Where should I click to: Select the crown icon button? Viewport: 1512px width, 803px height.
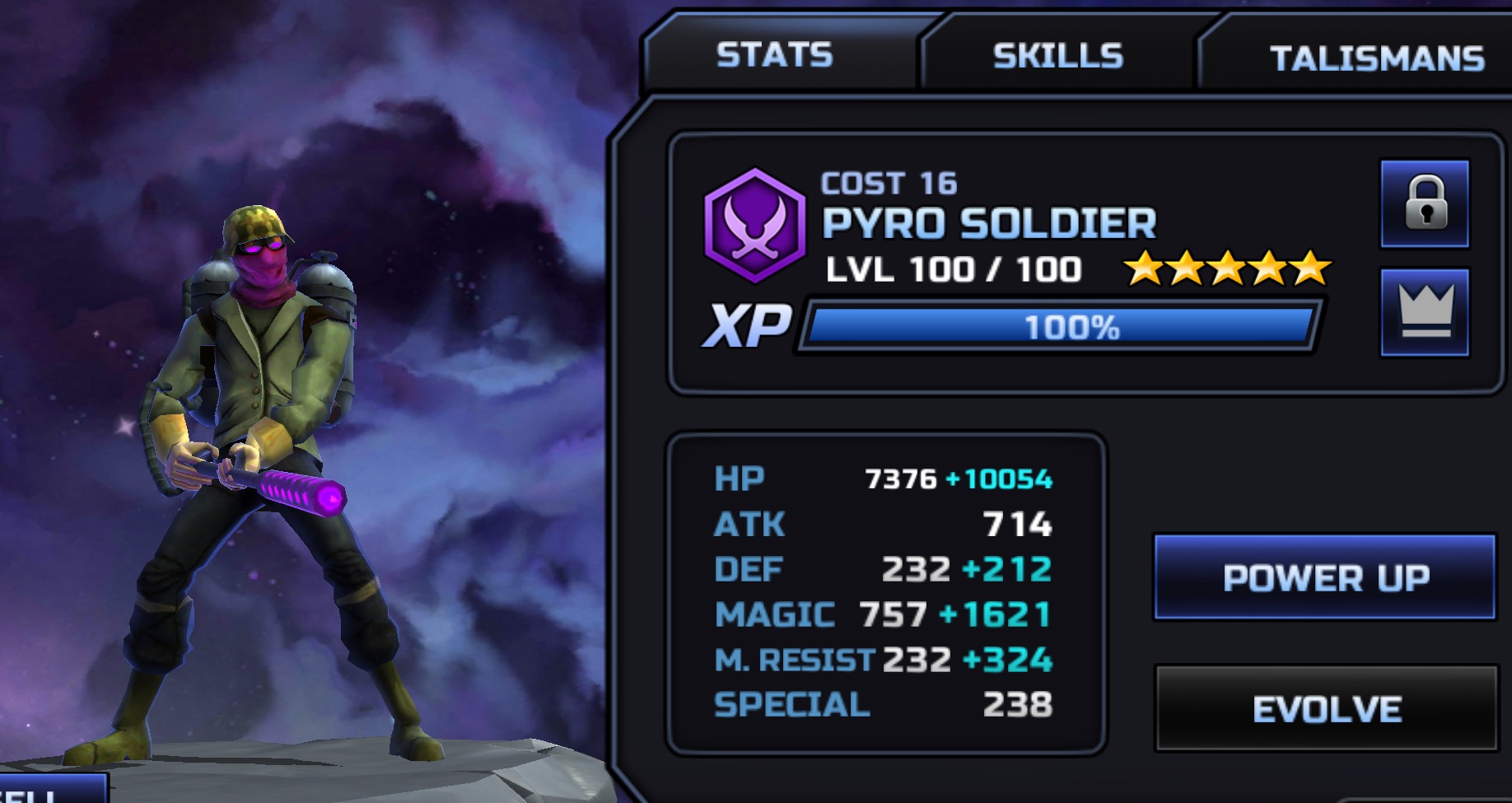[x=1425, y=312]
